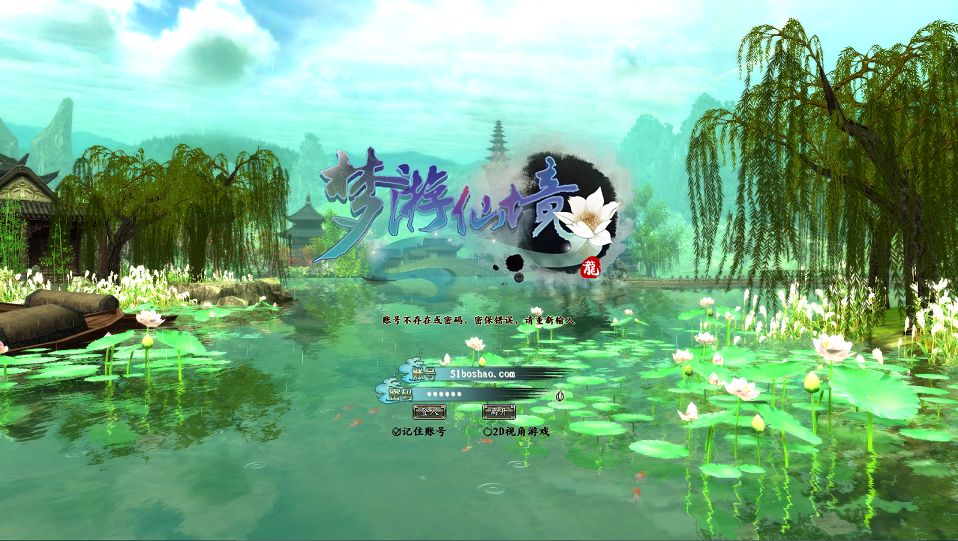Image resolution: width=958 pixels, height=541 pixels.
Task: Quit using the 离开 button
Action: click(x=498, y=411)
